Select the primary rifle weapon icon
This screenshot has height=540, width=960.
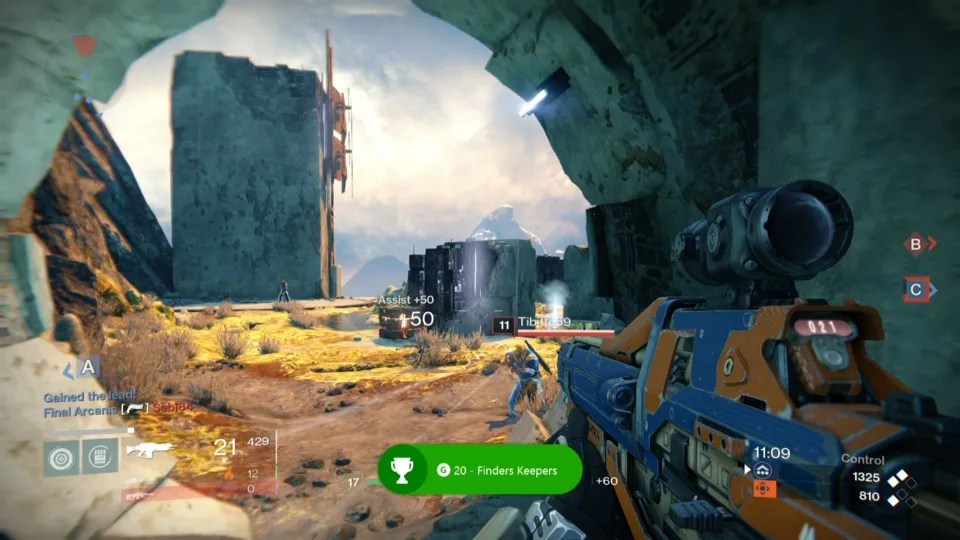(150, 449)
